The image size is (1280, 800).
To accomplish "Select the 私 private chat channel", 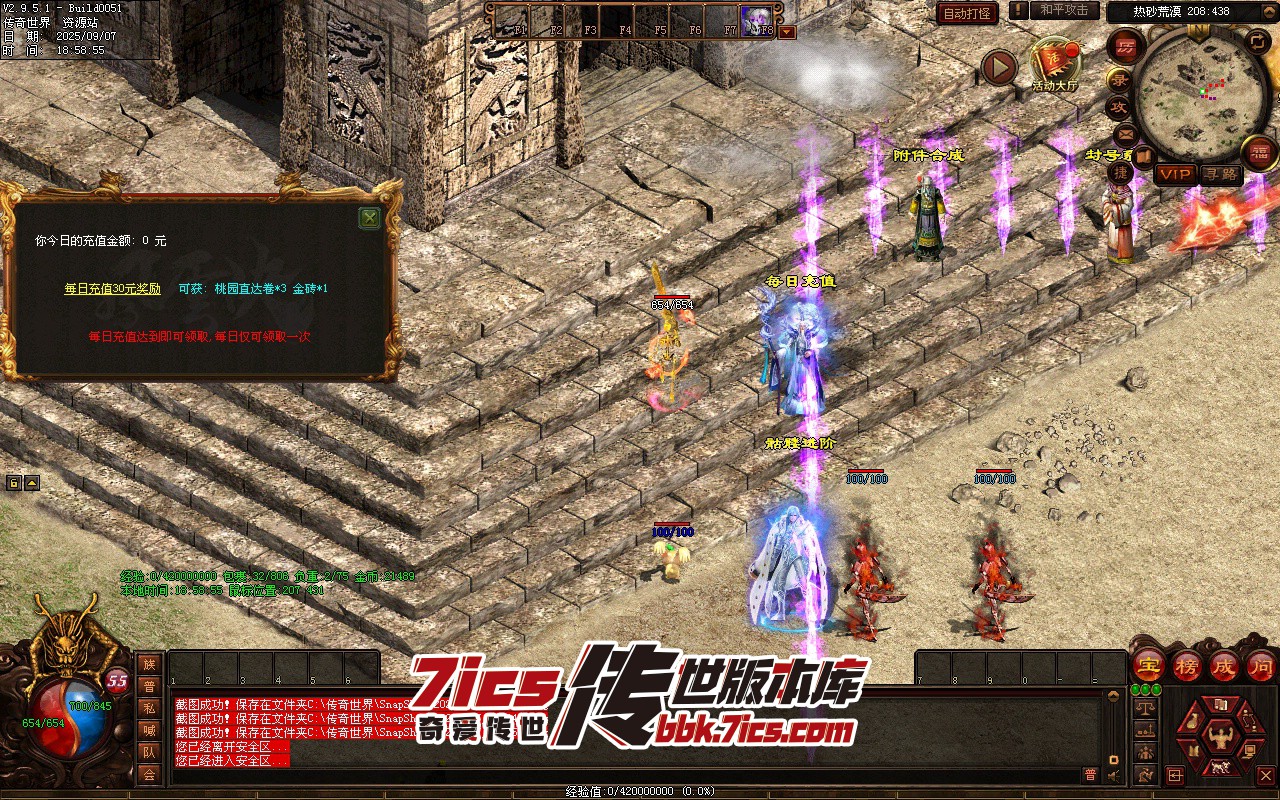I will (149, 708).
